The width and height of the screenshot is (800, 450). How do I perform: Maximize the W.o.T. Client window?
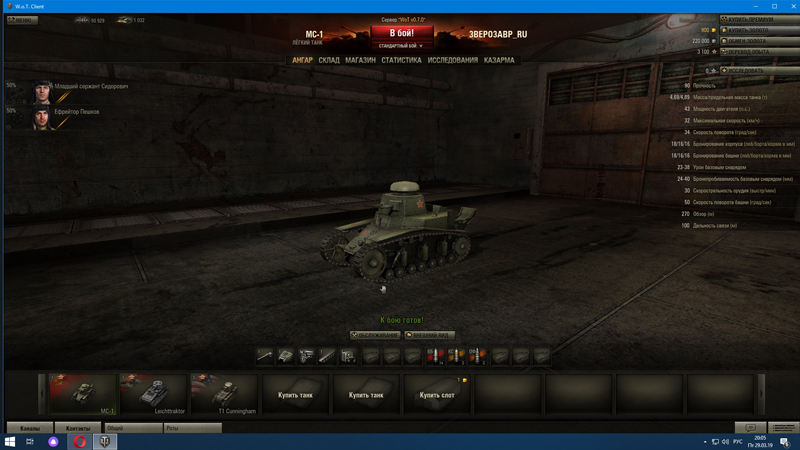coord(774,6)
